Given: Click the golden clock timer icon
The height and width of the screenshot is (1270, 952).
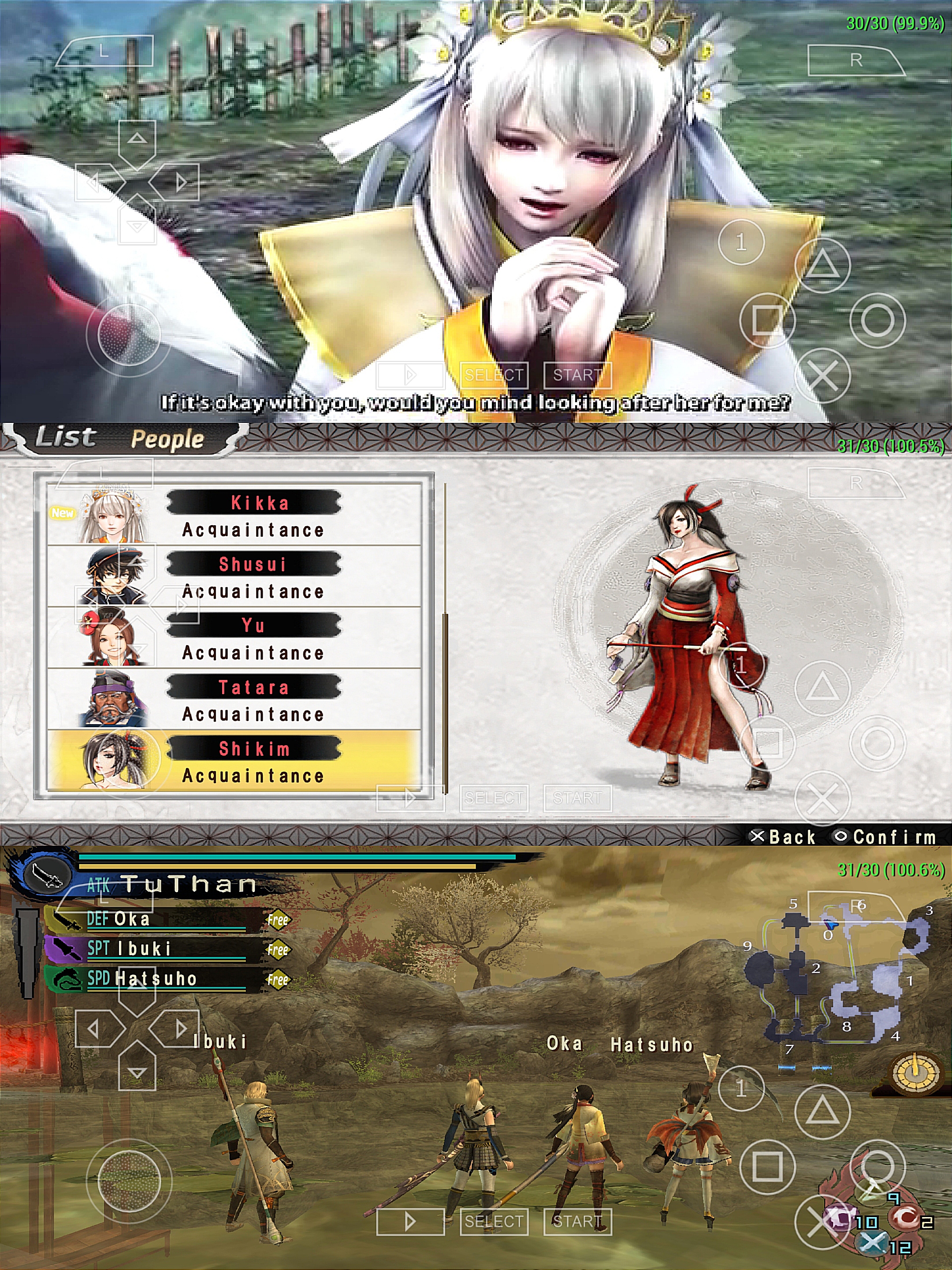Looking at the screenshot, I should click(915, 1072).
